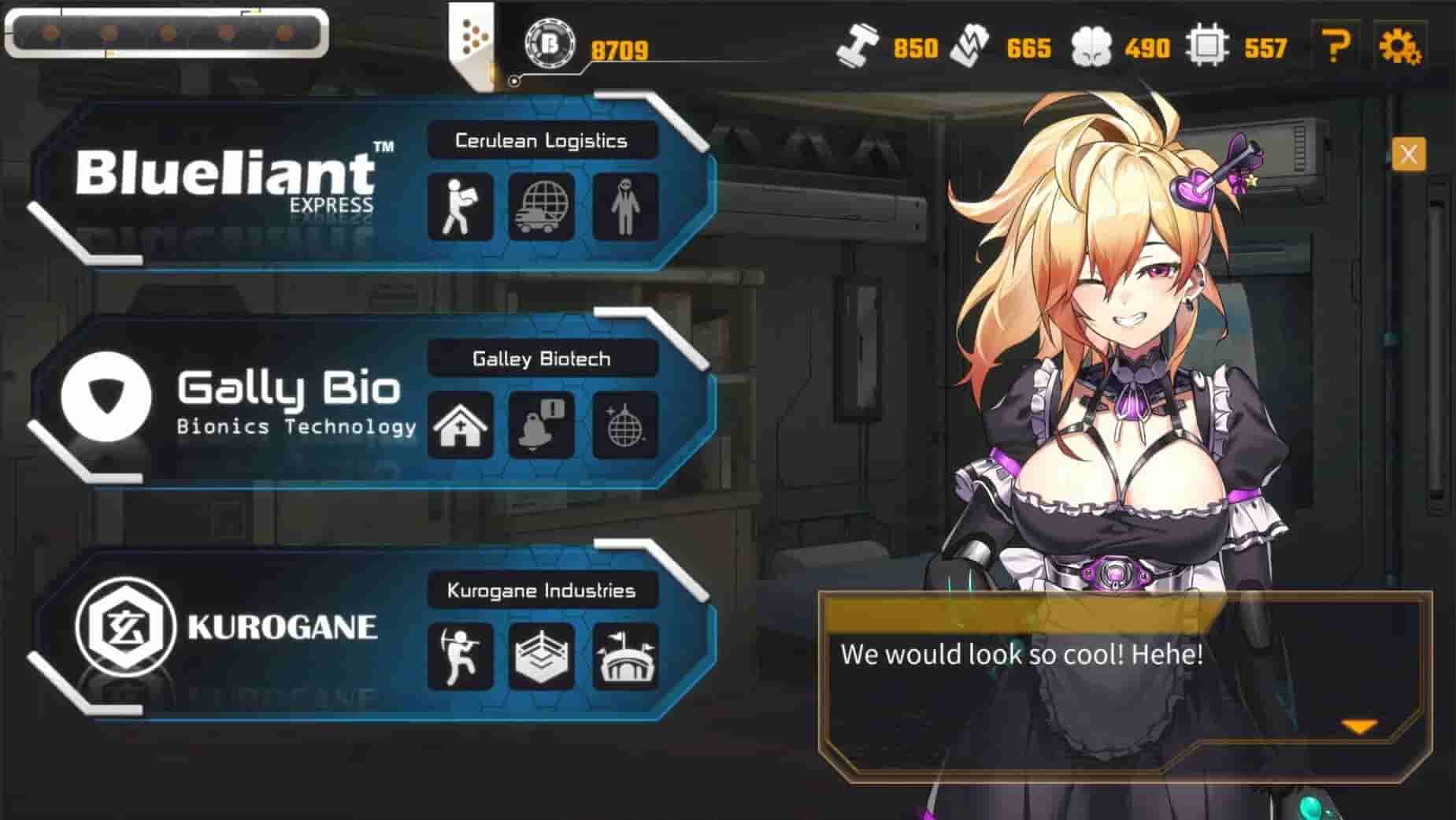Image resolution: width=1456 pixels, height=820 pixels.
Task: Select the businessman figure icon in the Blueliant row
Action: point(624,206)
